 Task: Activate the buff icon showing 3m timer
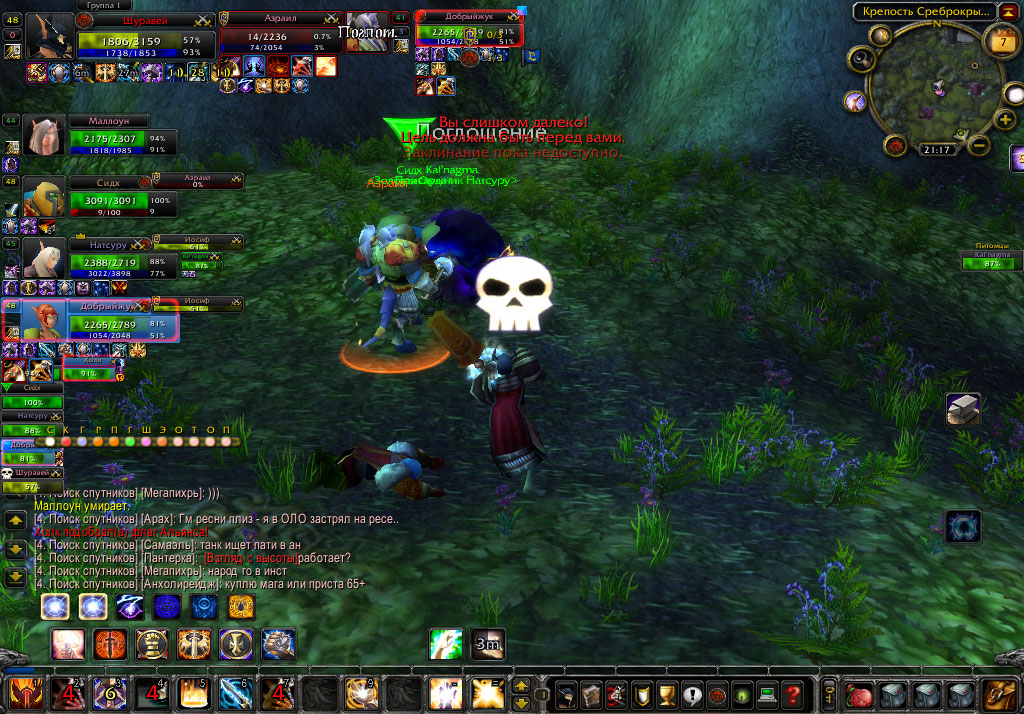[x=488, y=643]
